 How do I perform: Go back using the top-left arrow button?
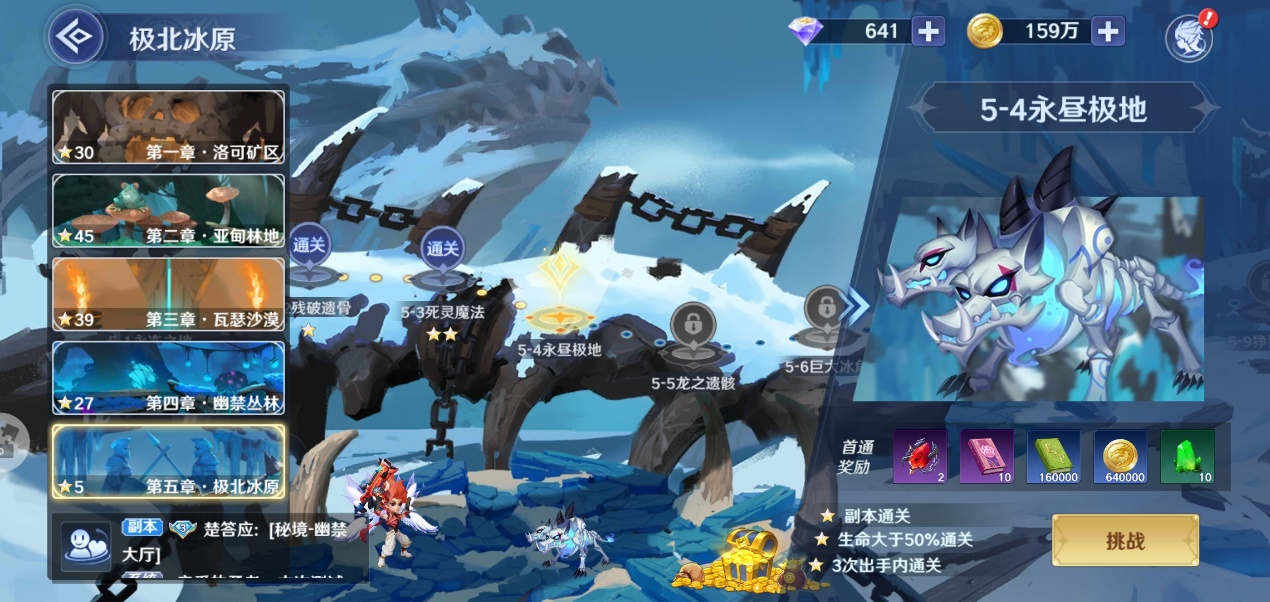pyautogui.click(x=76, y=39)
